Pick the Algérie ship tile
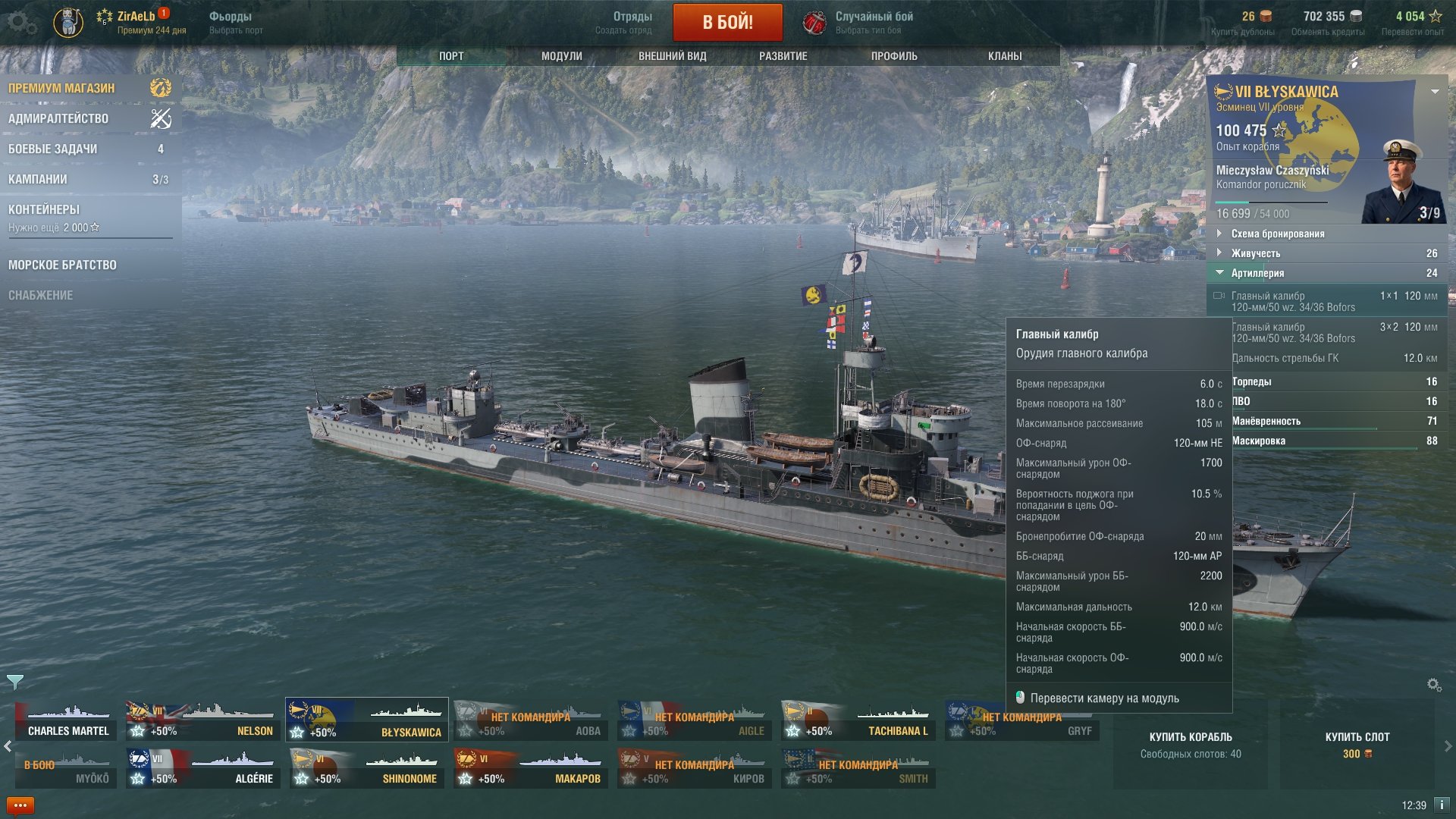This screenshot has width=1456, height=819. click(x=202, y=768)
